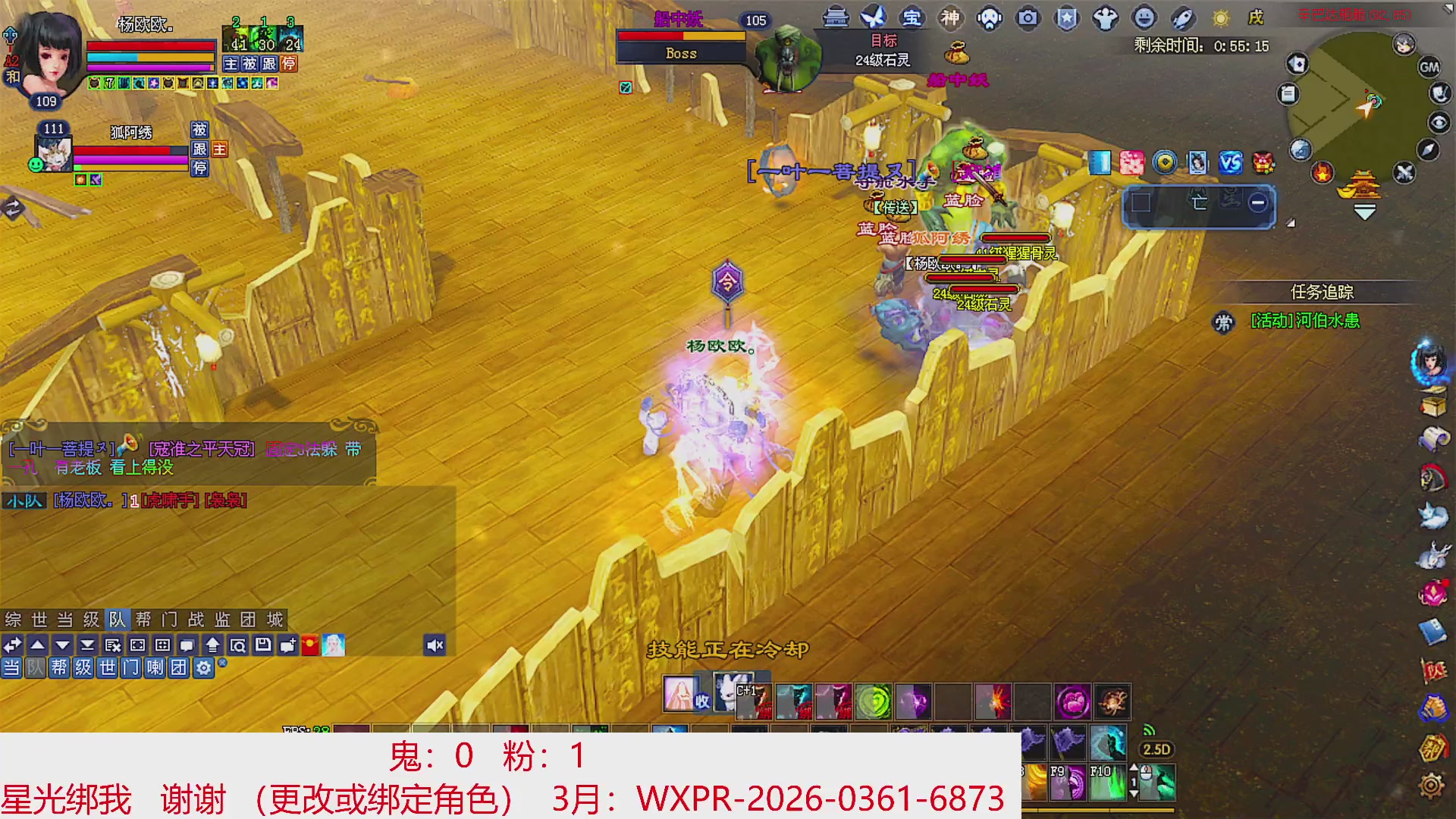Screen dimensions: 1456x819
Task: Open chat settings with the gear icon
Action: click(202, 668)
